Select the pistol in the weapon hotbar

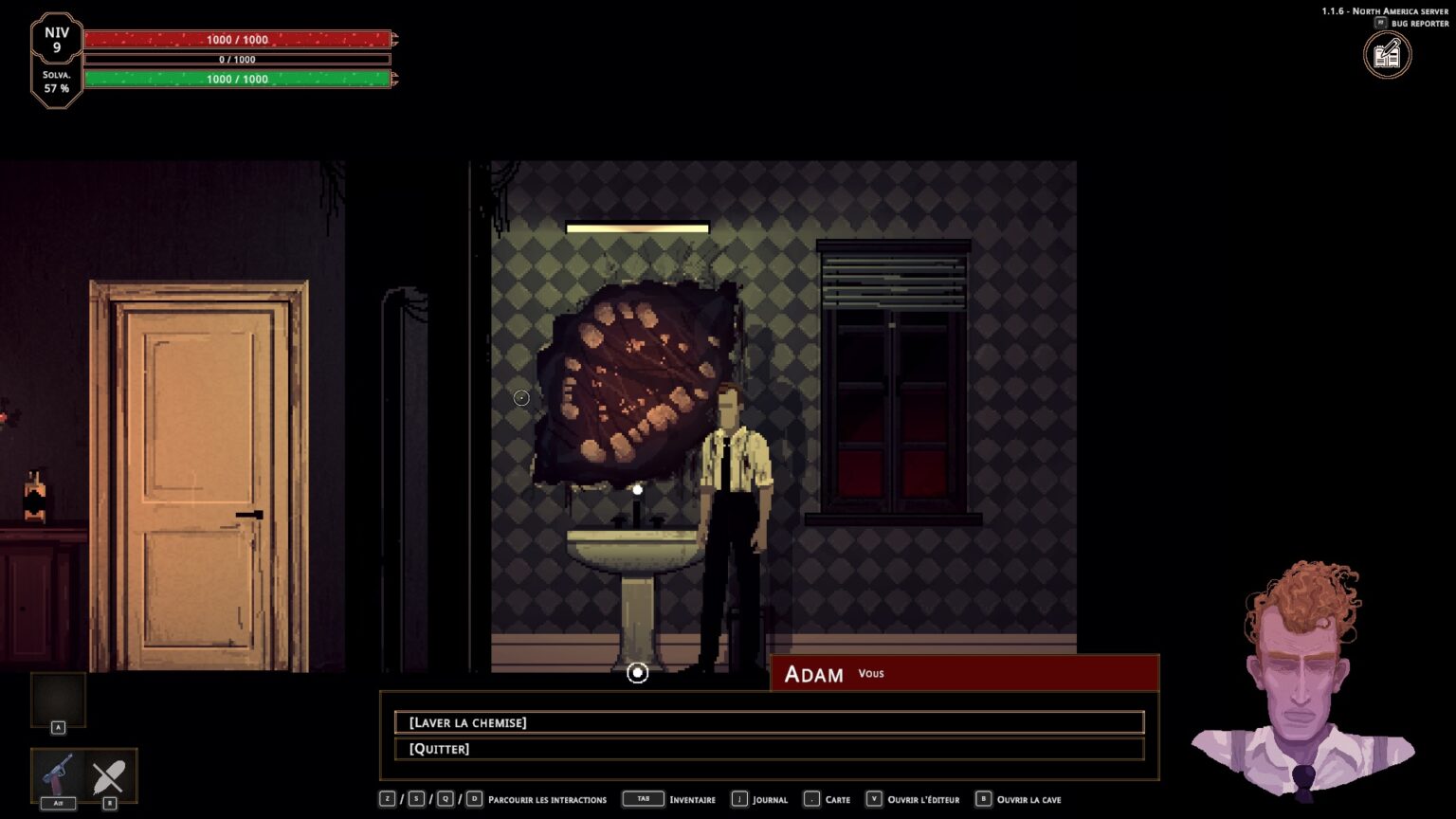pos(57,775)
